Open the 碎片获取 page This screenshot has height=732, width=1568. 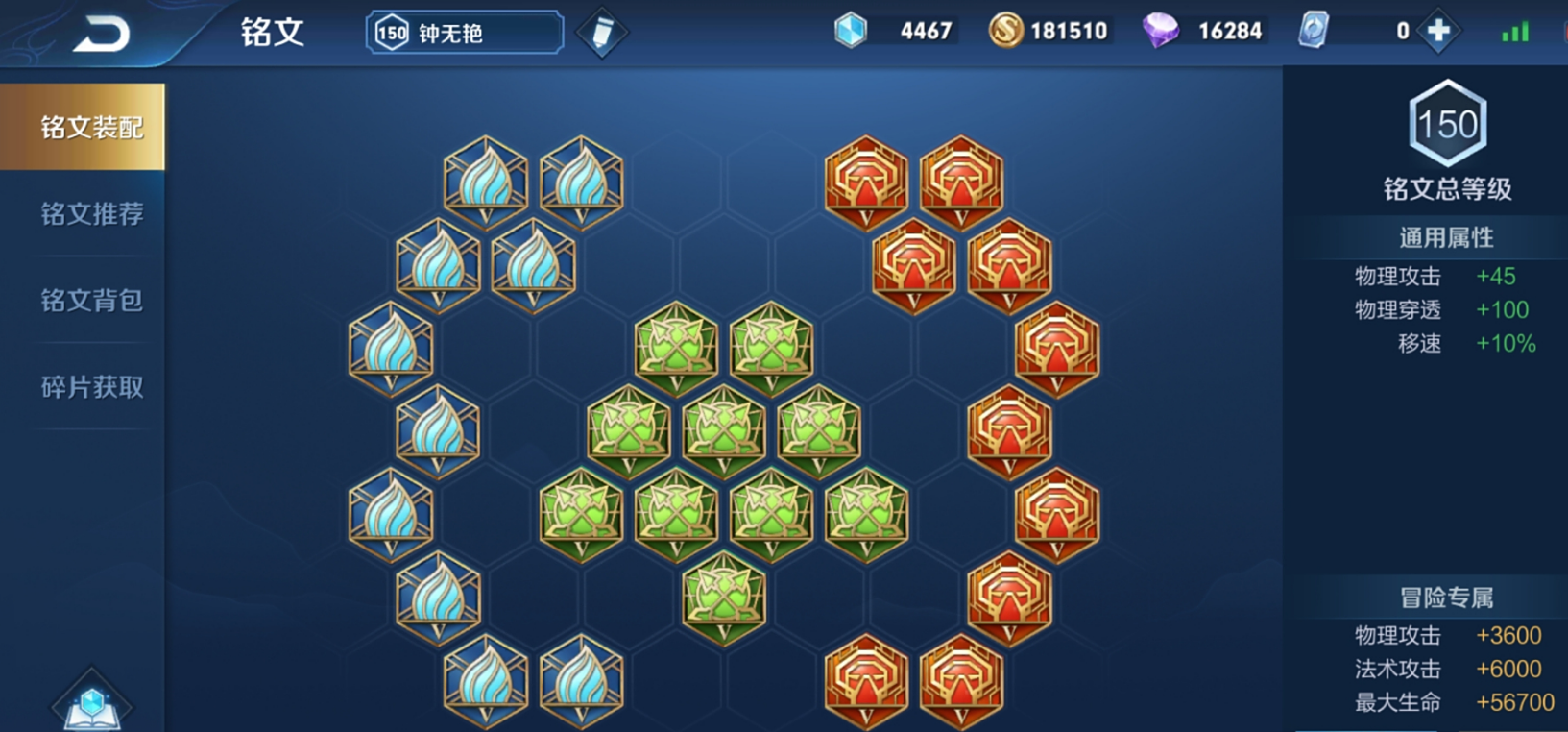(x=89, y=388)
